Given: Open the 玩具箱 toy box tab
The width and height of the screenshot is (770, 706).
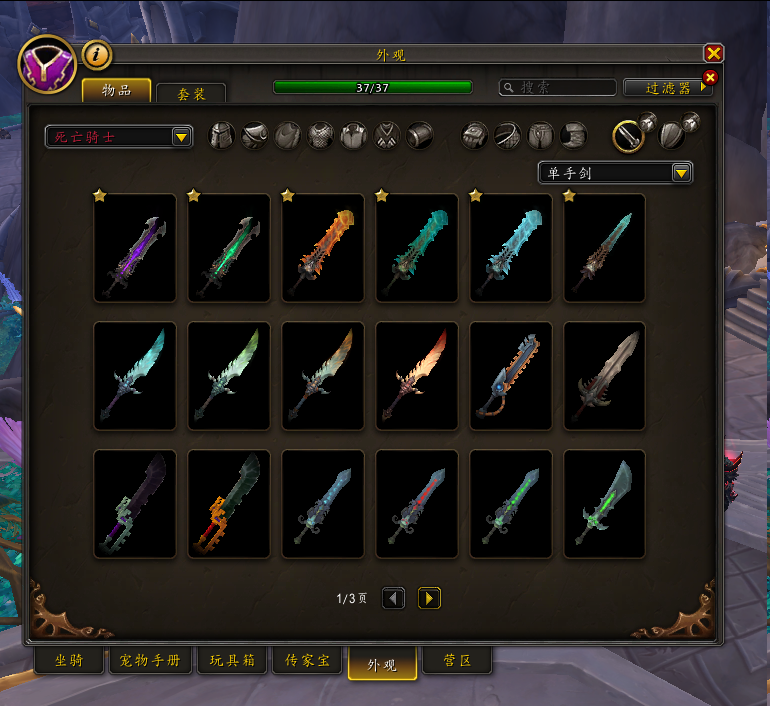Looking at the screenshot, I should coord(232,661).
